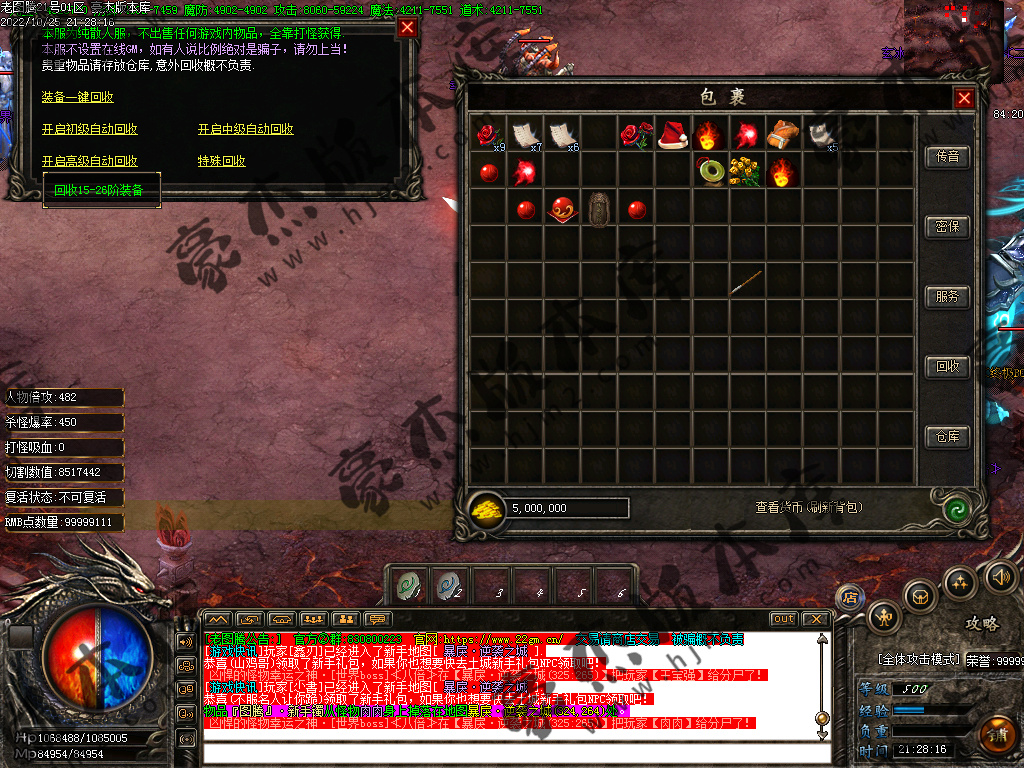Click the 装备一键回收 link

[x=77, y=97]
